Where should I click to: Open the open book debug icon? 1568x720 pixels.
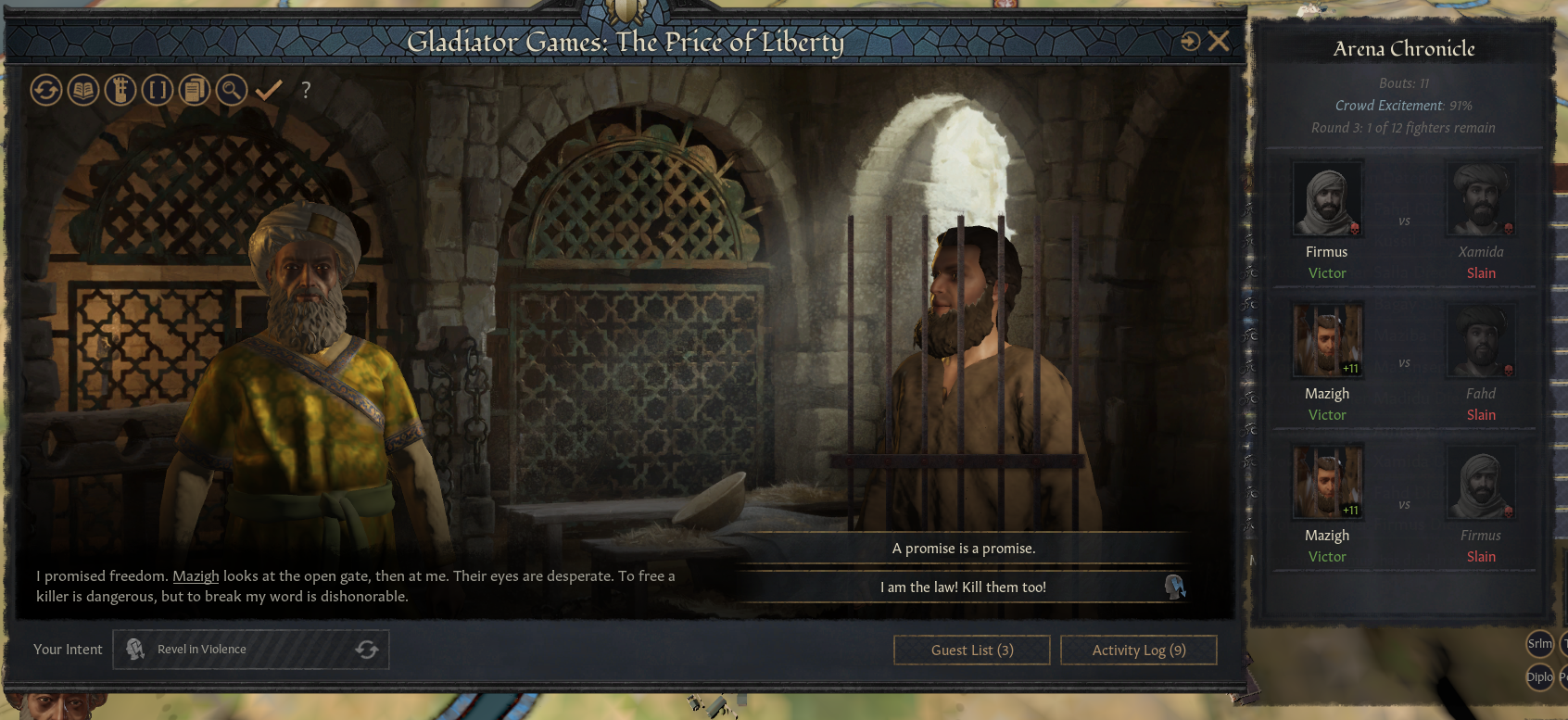83,90
